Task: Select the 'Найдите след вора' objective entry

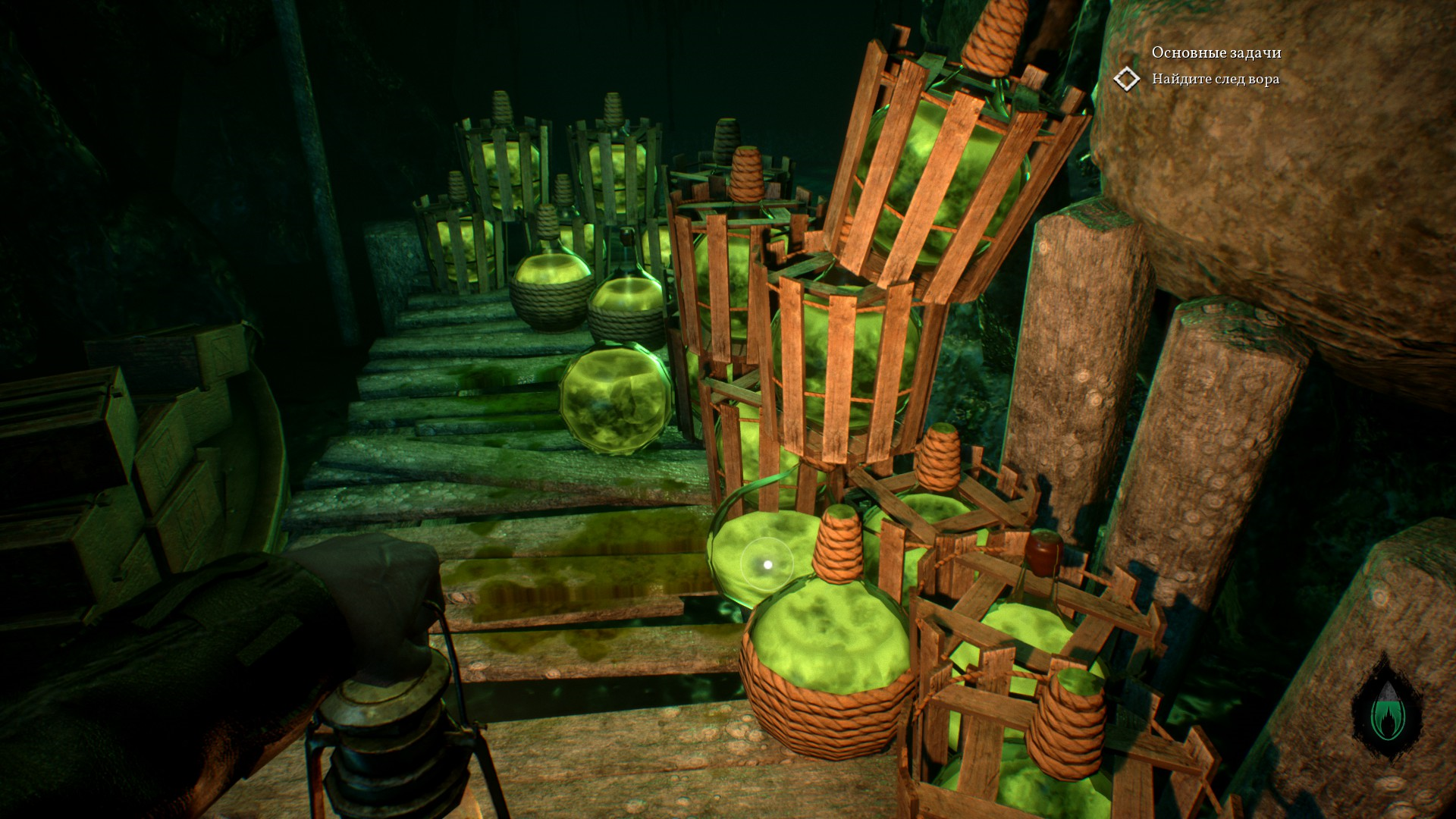Action: click(x=1215, y=79)
